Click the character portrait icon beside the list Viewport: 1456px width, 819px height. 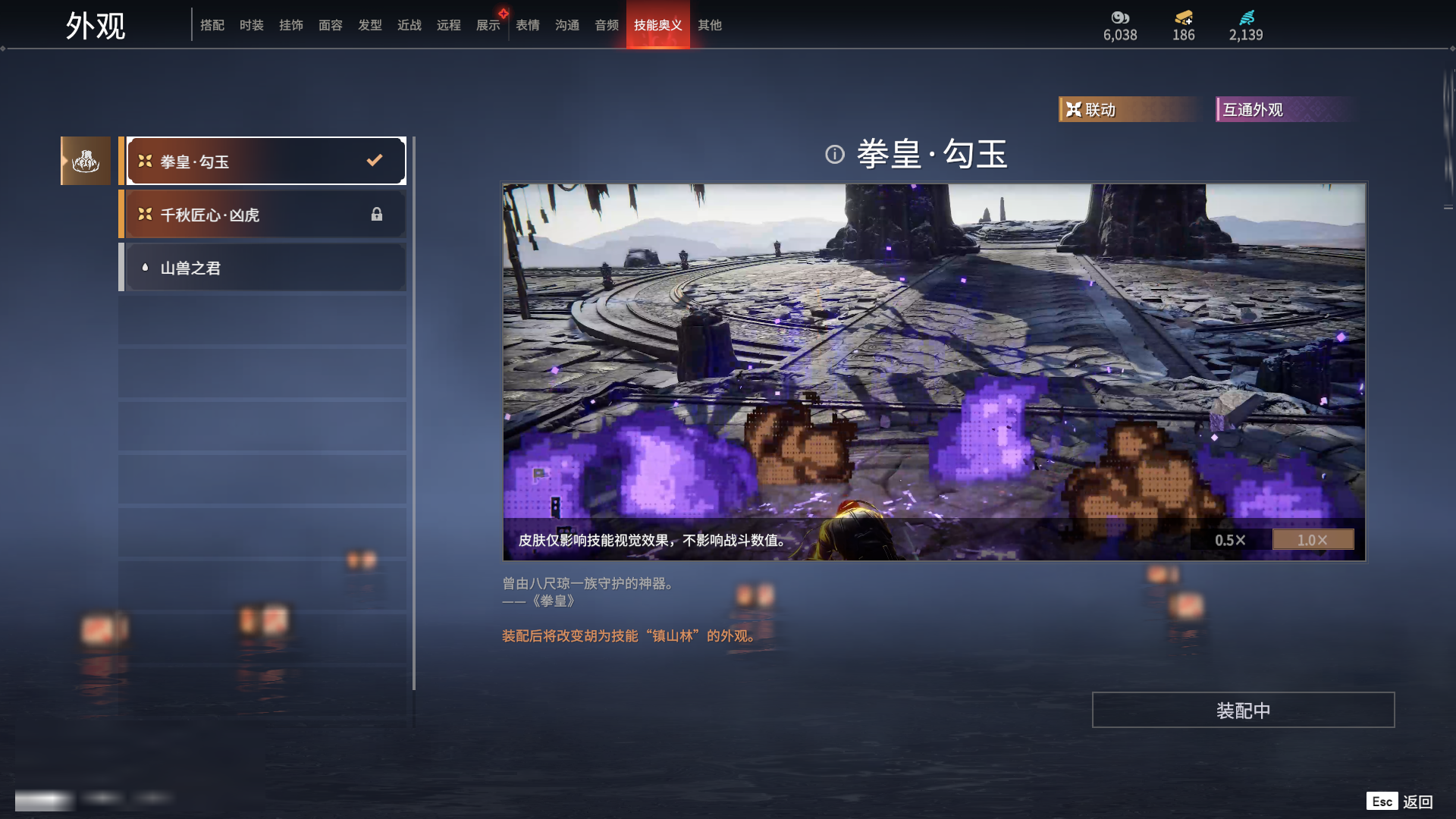click(86, 161)
